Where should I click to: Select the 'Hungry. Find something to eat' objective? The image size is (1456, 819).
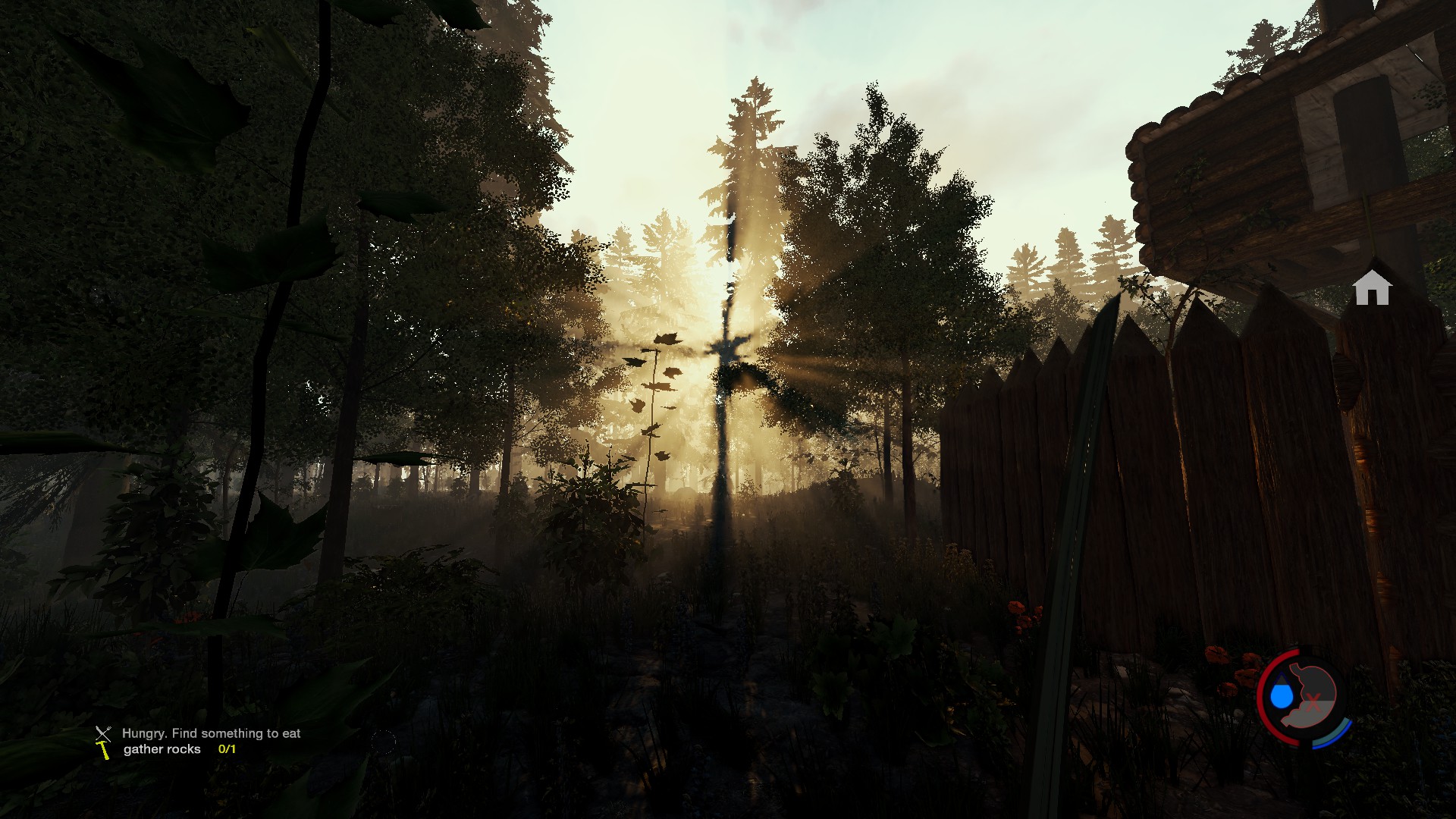click(x=211, y=733)
